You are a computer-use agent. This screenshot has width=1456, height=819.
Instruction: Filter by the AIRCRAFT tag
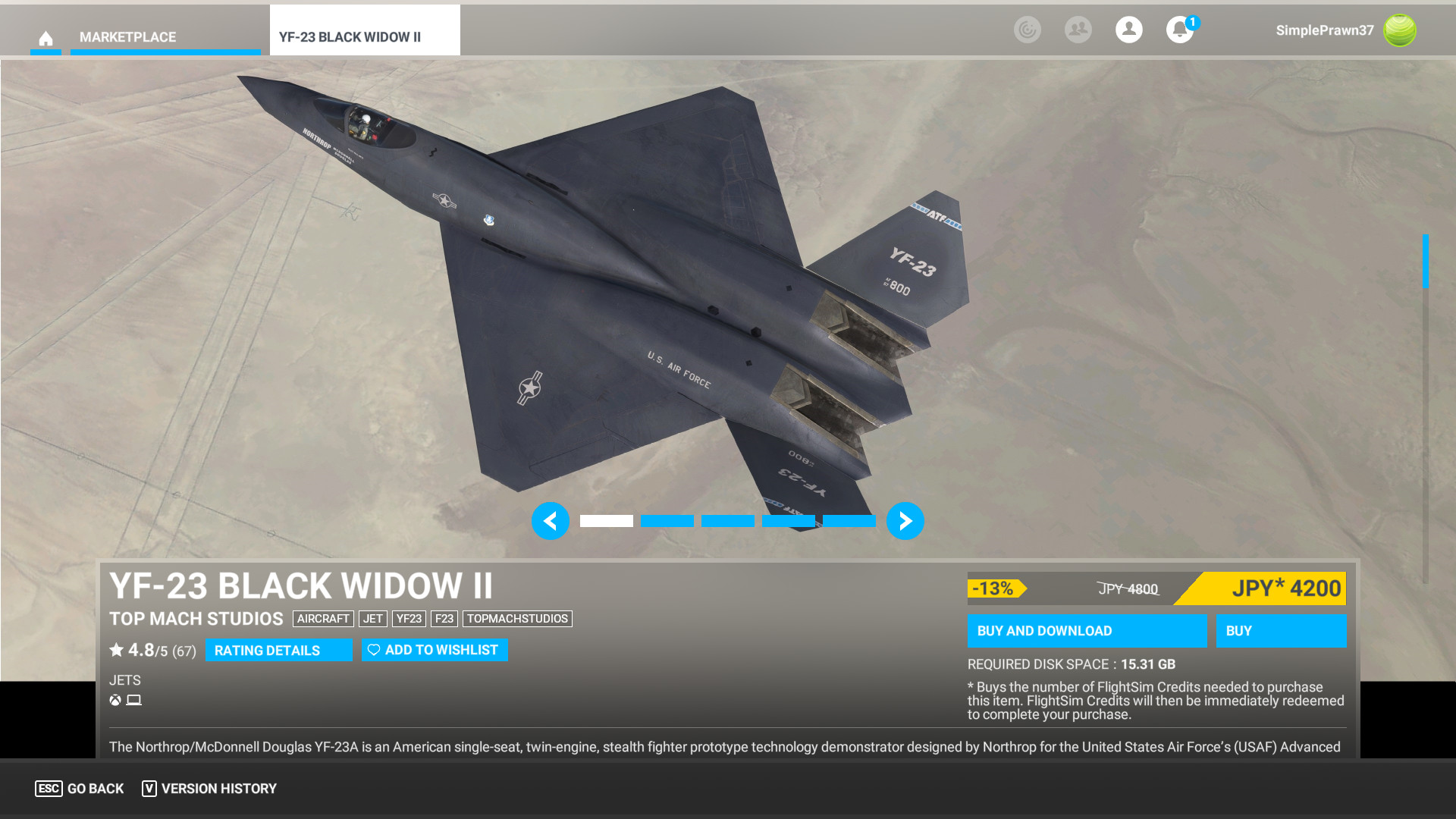point(323,619)
